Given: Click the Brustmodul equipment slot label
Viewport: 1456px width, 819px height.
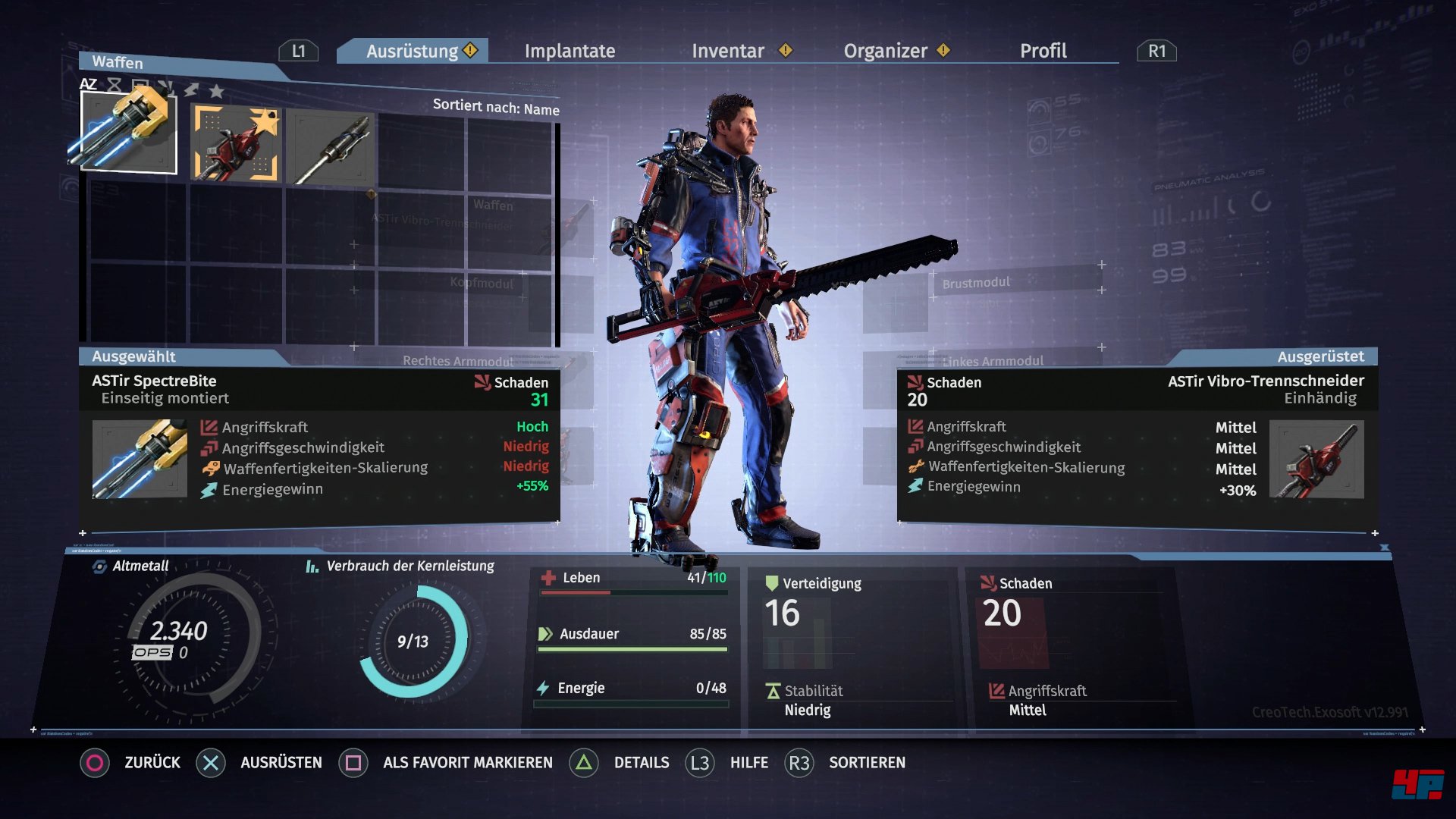Looking at the screenshot, I should click(976, 283).
